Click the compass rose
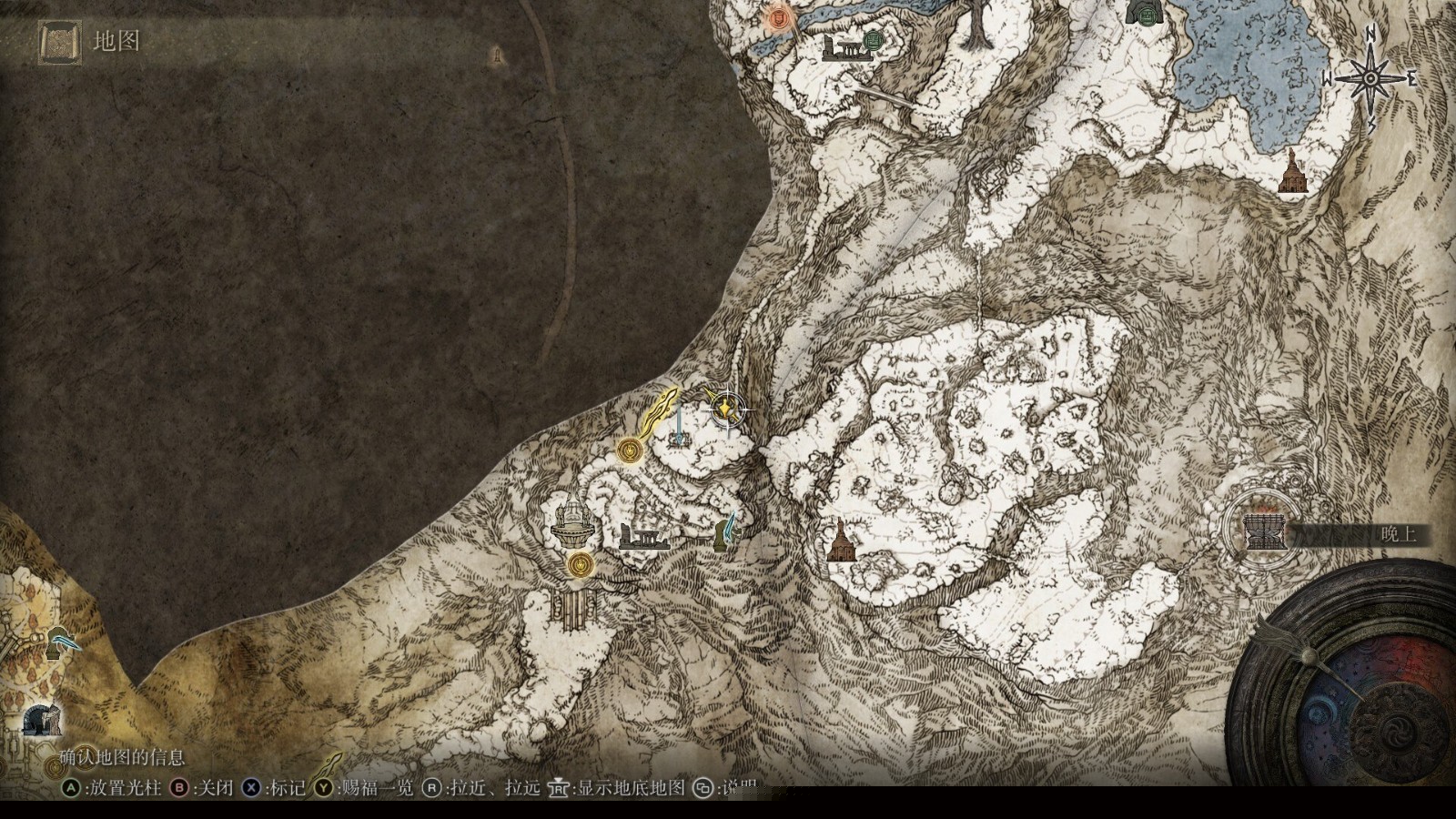The width and height of the screenshot is (1456, 819). click(x=1370, y=78)
